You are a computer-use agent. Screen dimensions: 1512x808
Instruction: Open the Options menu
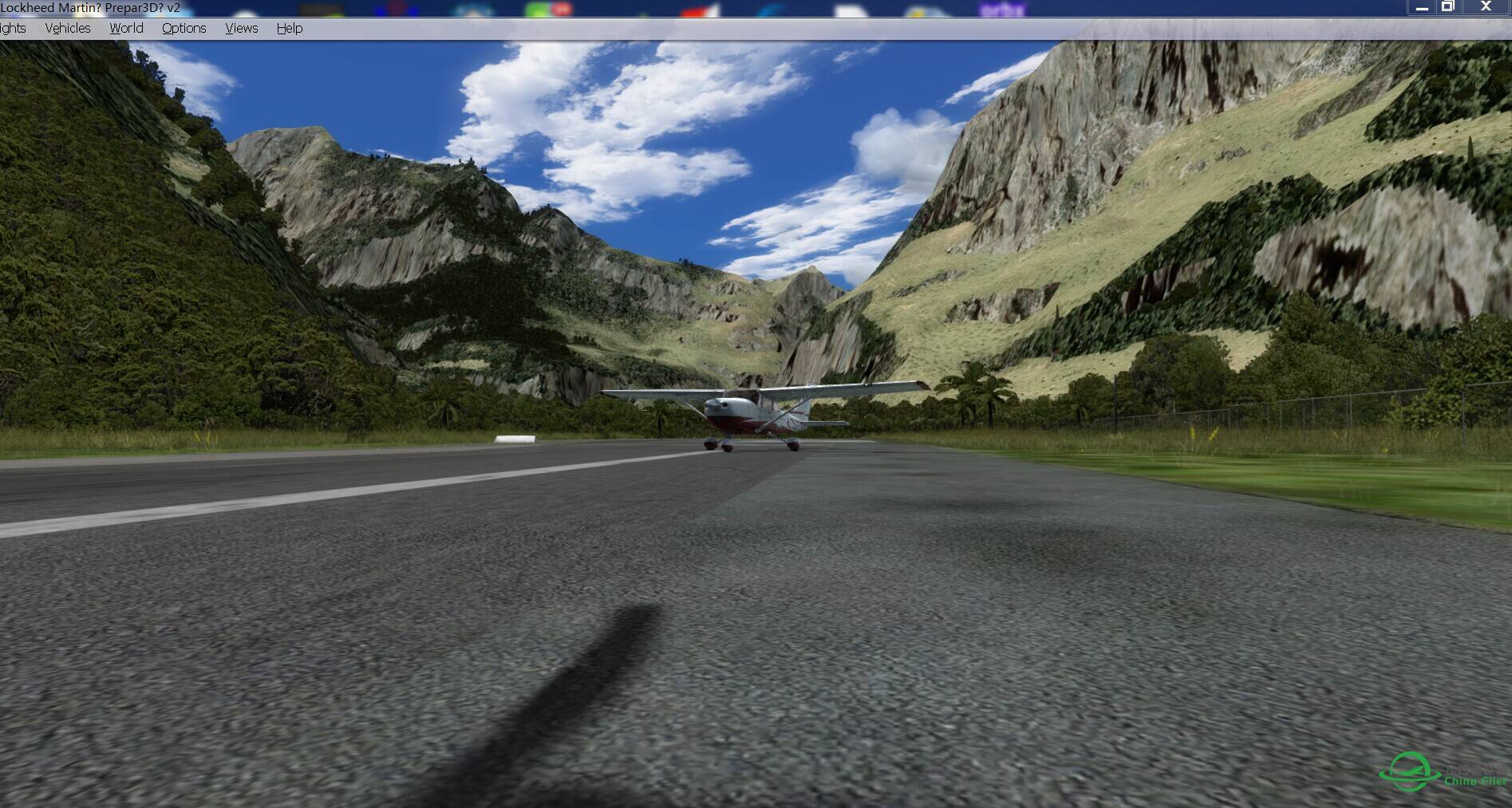pyautogui.click(x=184, y=28)
